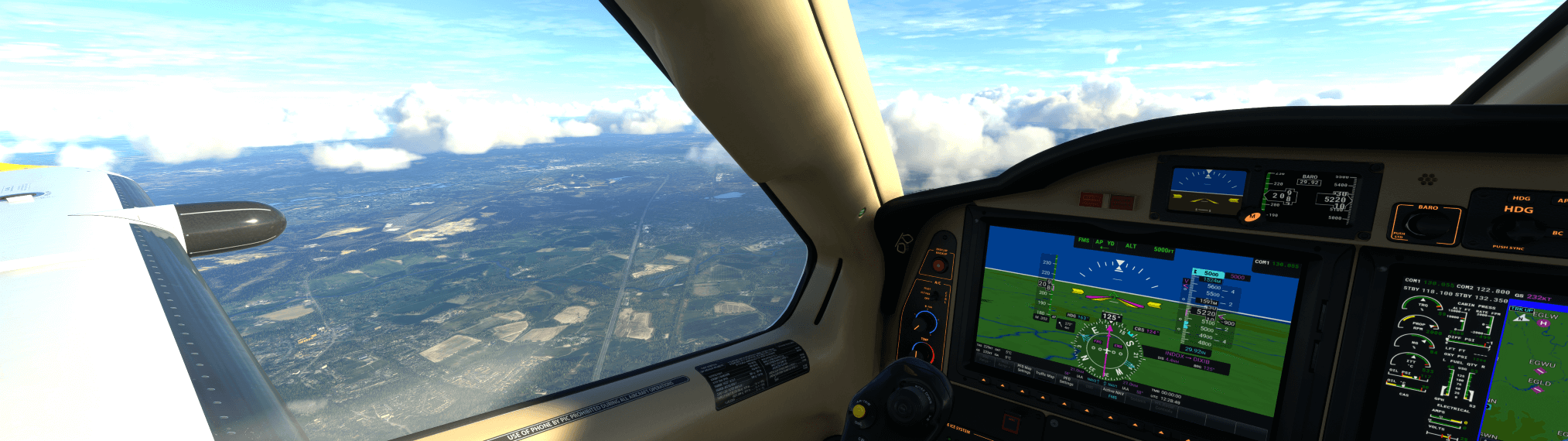1568x441 pixels.
Task: Choose the Active NAV softkey
Action: (x=1113, y=392)
